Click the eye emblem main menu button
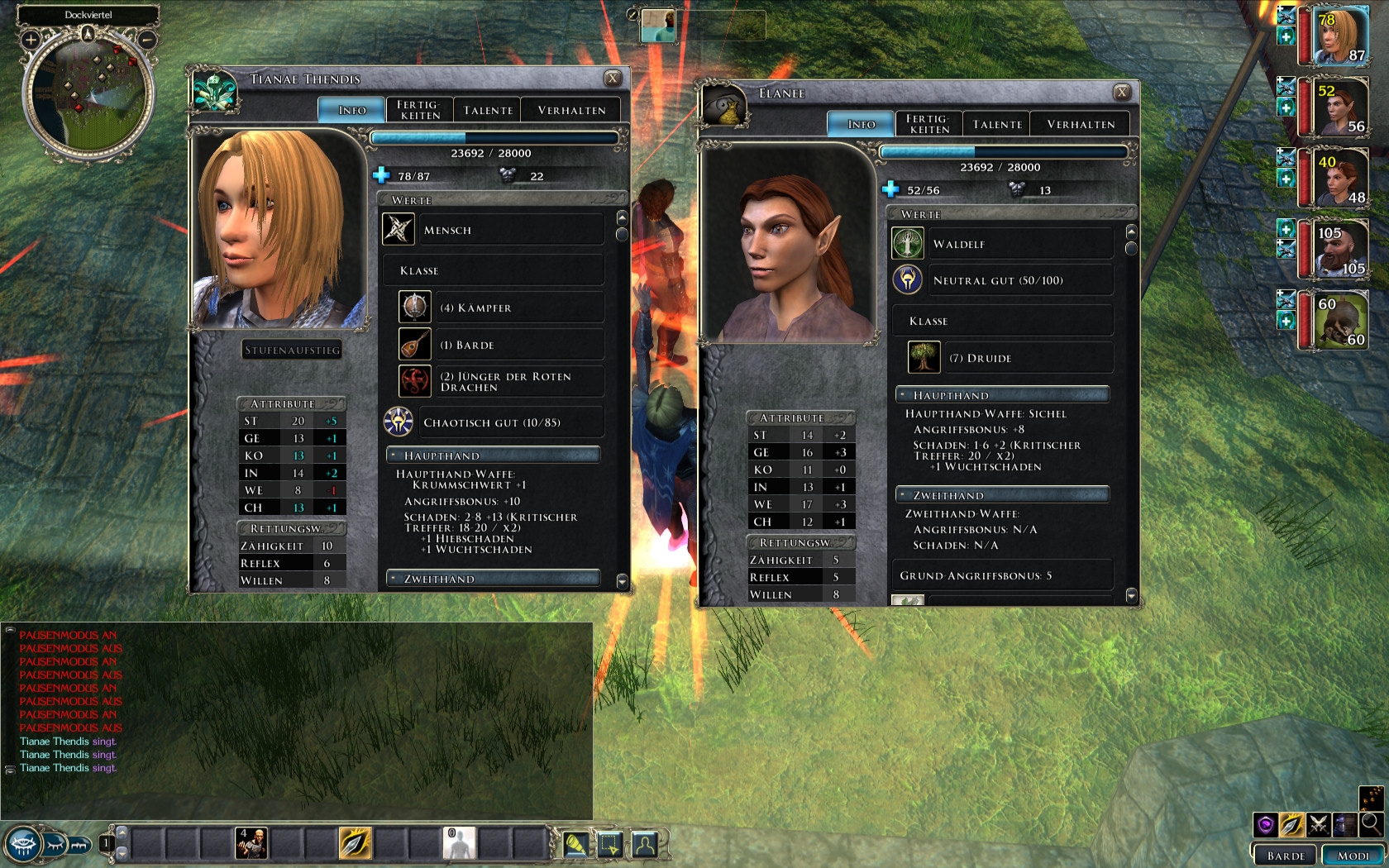Screen dimensions: 1389x868 [x=22, y=845]
